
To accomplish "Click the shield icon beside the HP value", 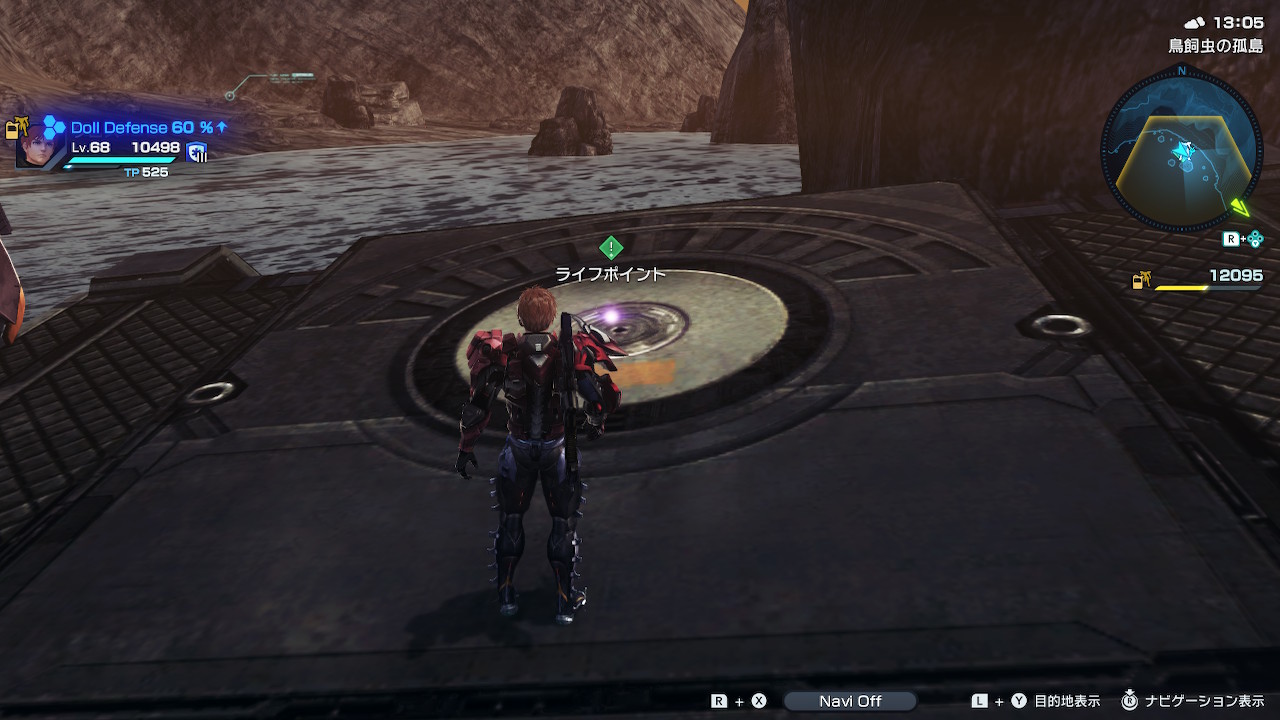I will coord(197,152).
